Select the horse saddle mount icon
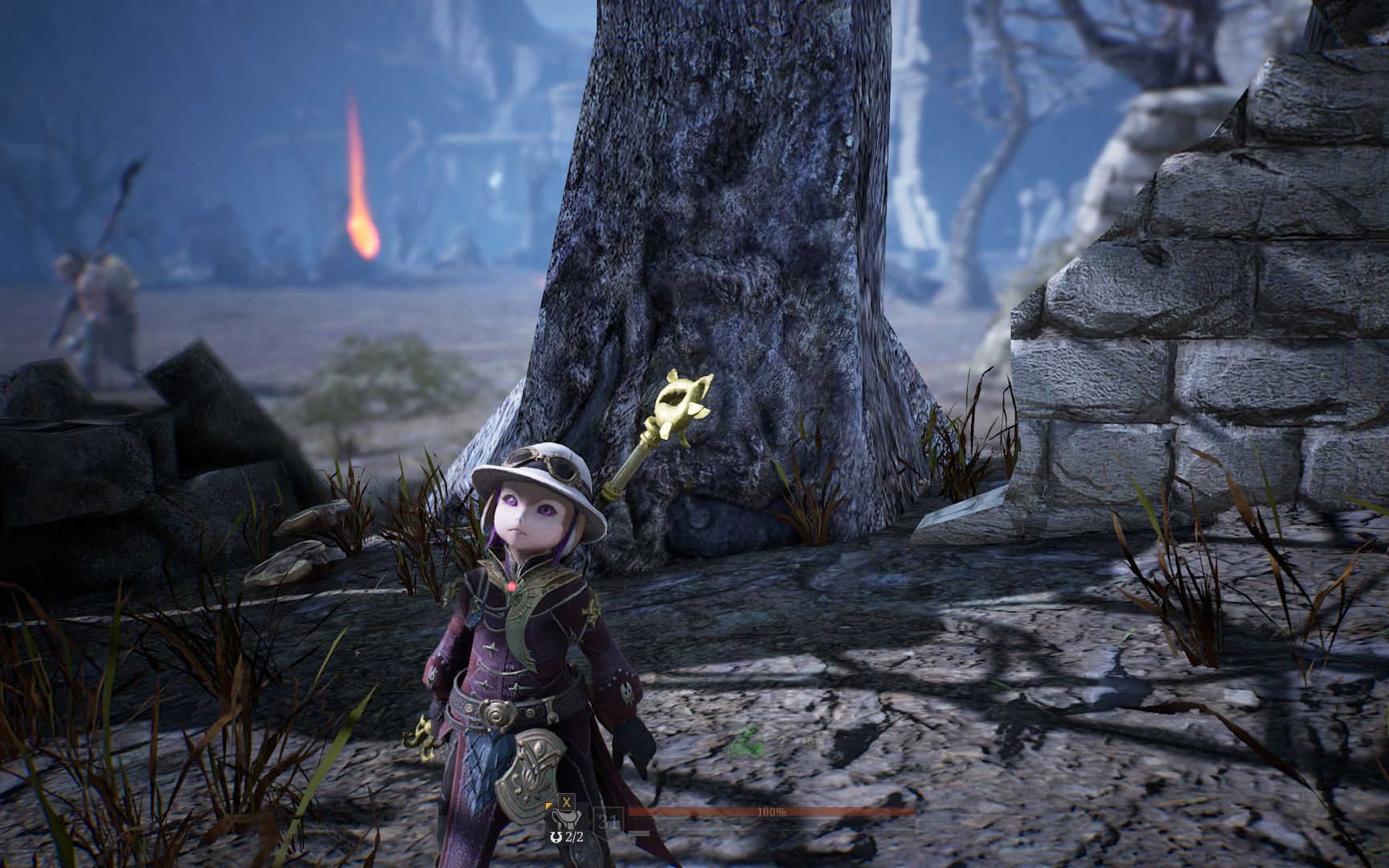Image resolution: width=1389 pixels, height=868 pixels. [x=566, y=820]
